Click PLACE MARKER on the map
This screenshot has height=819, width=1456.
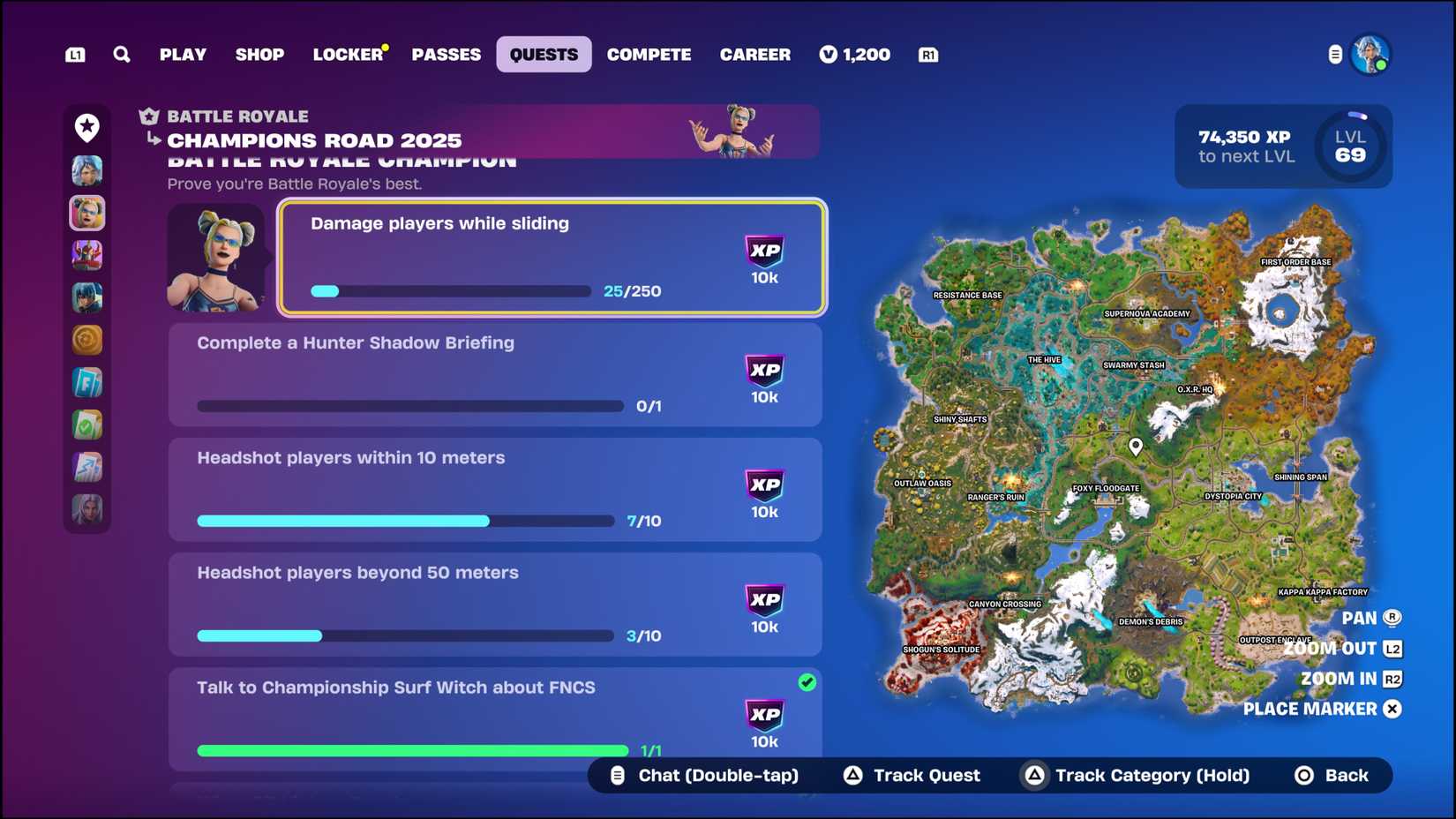pyautogui.click(x=1309, y=709)
